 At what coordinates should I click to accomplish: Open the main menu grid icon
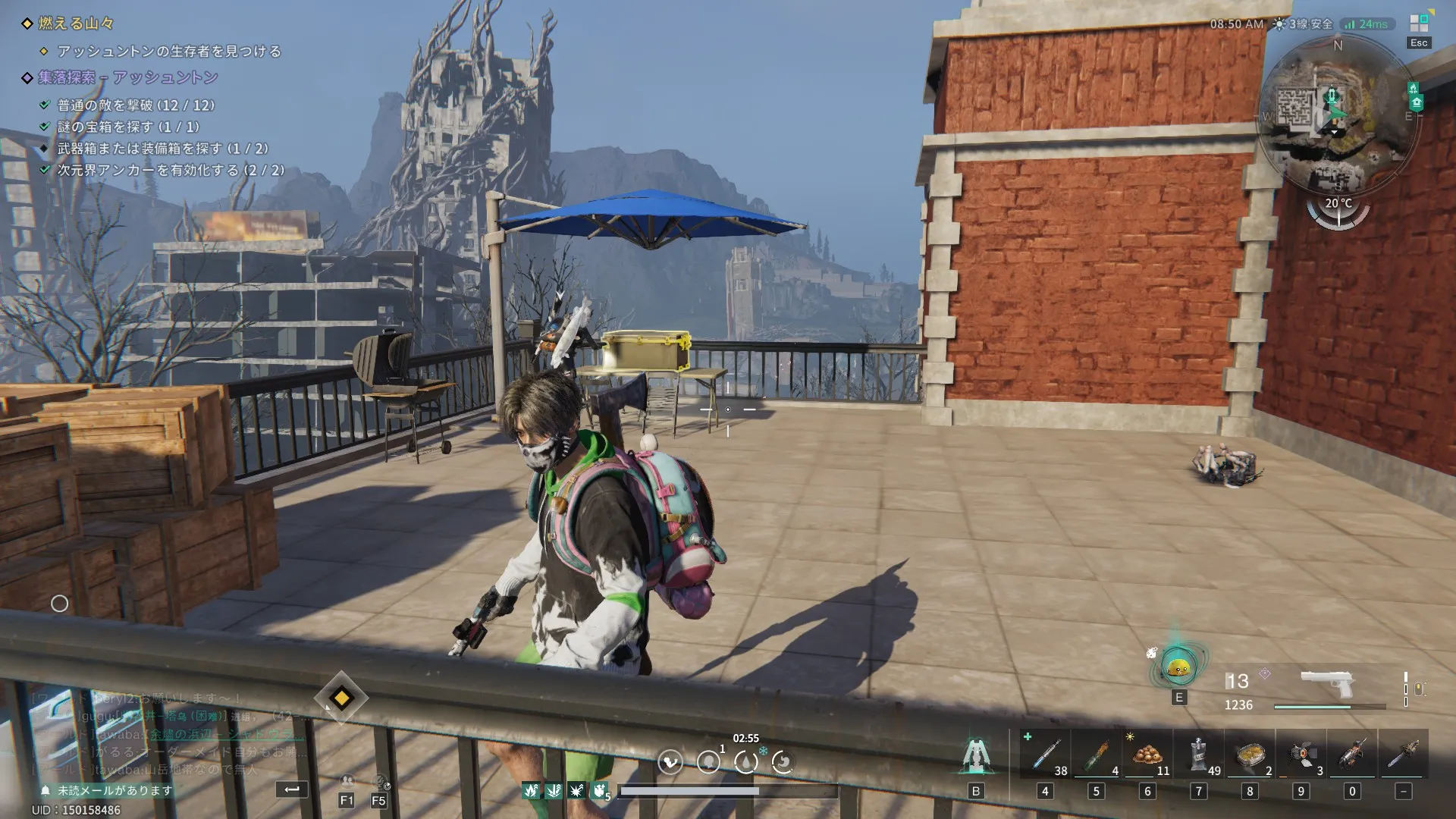click(x=1419, y=24)
